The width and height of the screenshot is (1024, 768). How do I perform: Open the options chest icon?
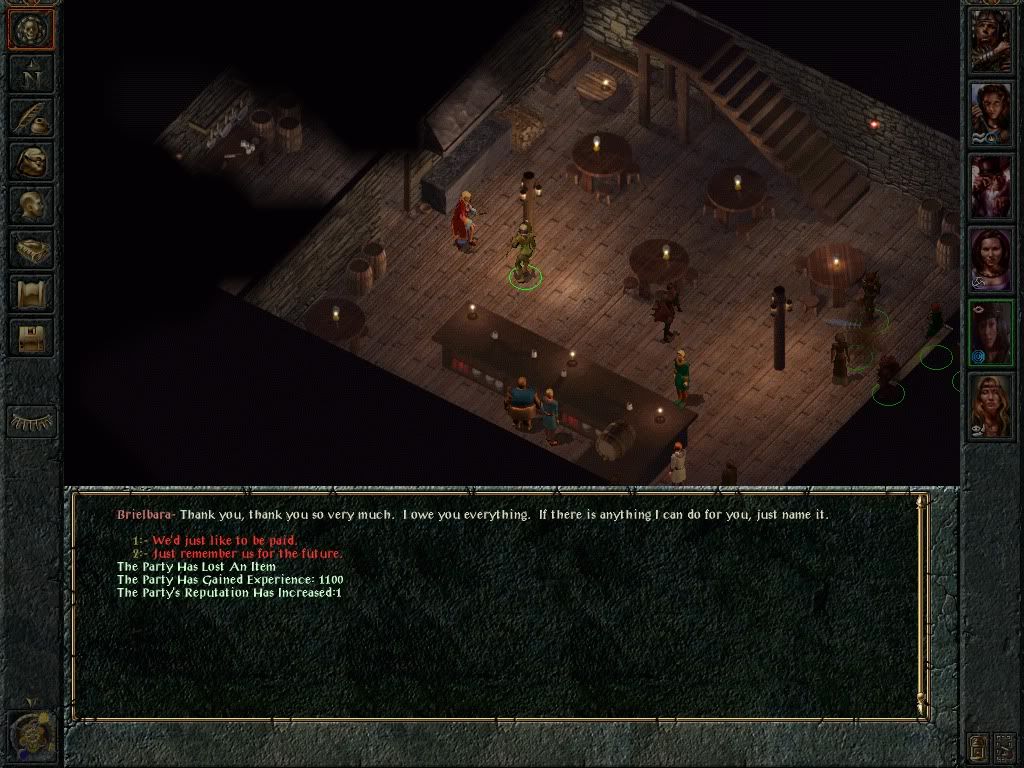click(x=31, y=337)
